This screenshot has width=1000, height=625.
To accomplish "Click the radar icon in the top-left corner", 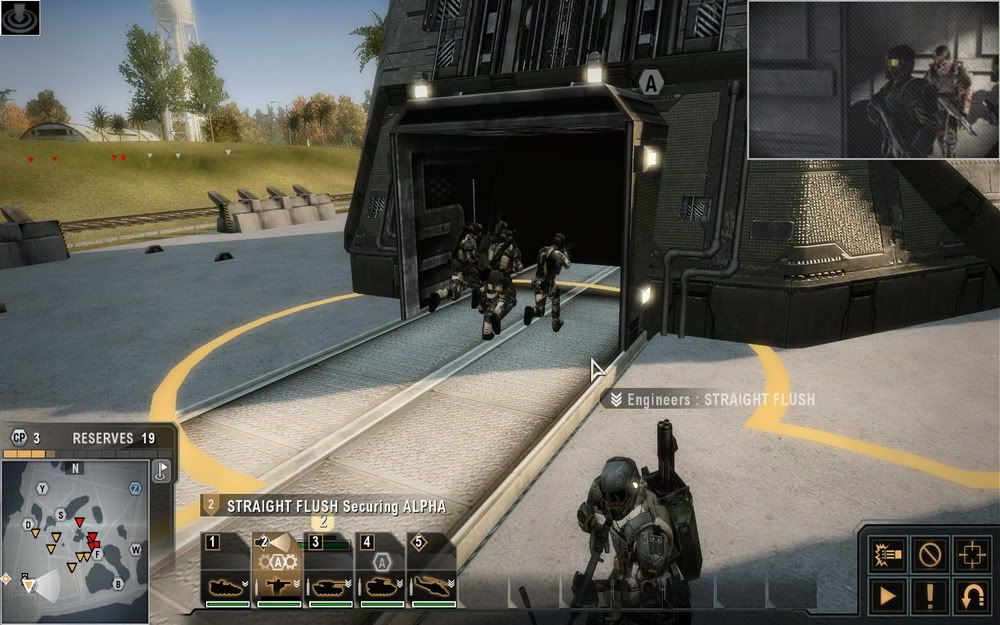I will click(x=20, y=17).
